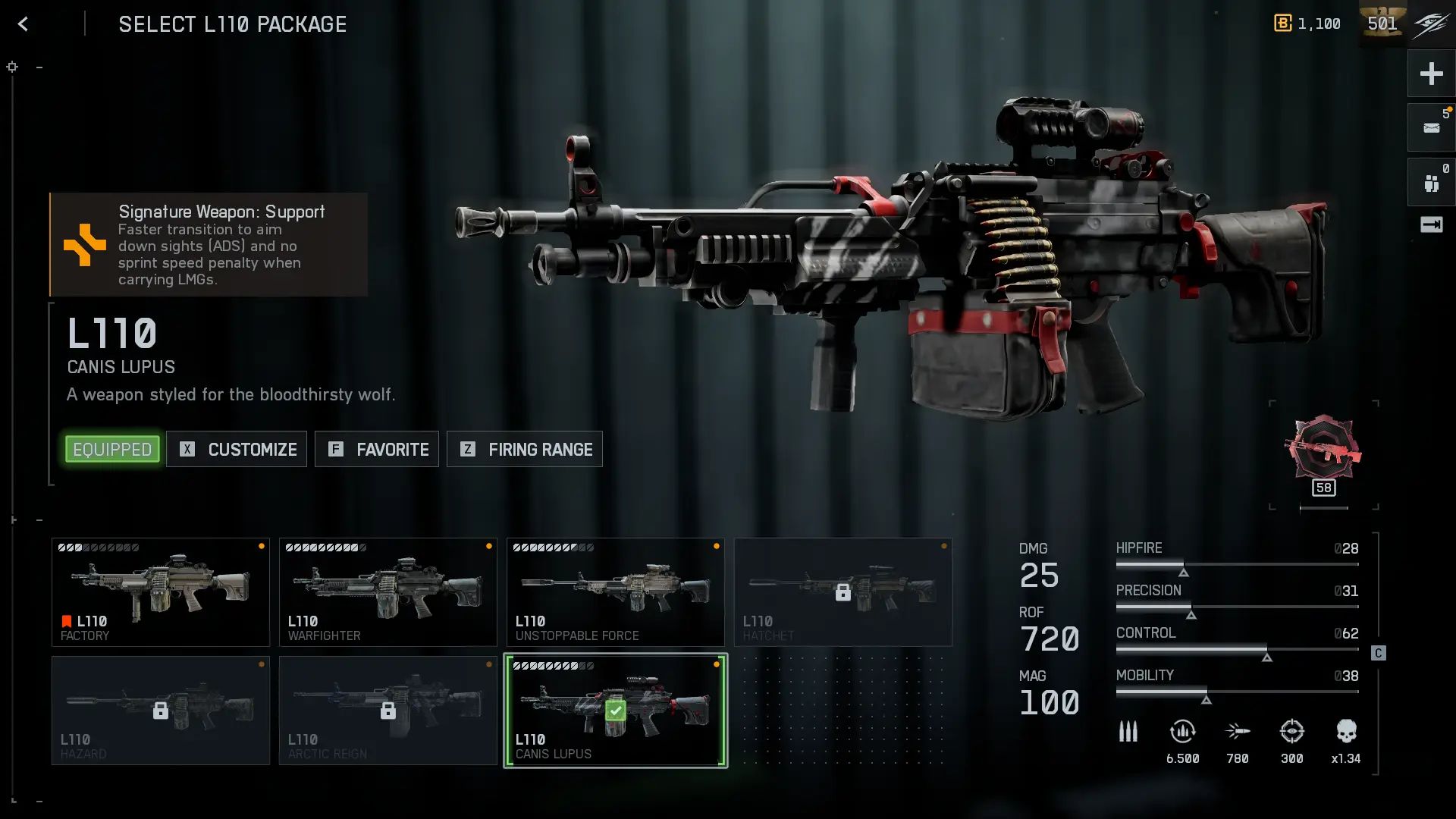Pick the L110 Unstoppable Force package
This screenshot has height=819, width=1456.
(x=616, y=592)
